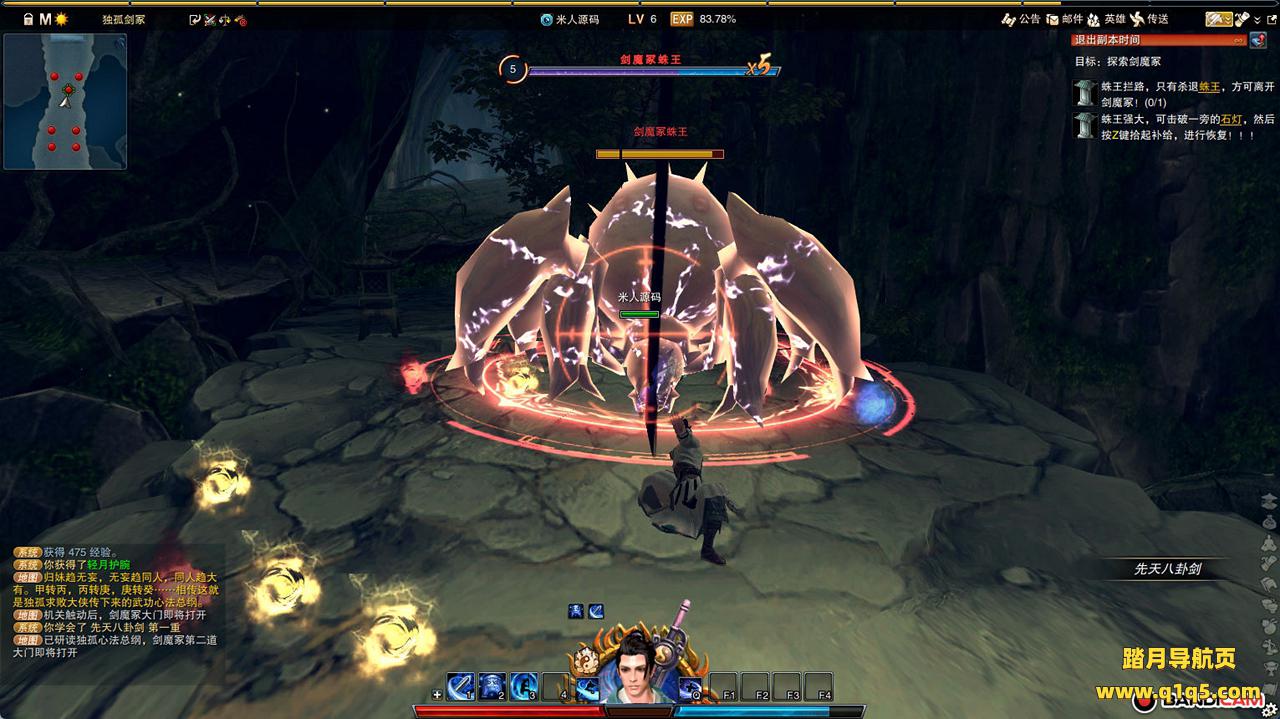Click the plus button beside the skill bar

point(437,694)
